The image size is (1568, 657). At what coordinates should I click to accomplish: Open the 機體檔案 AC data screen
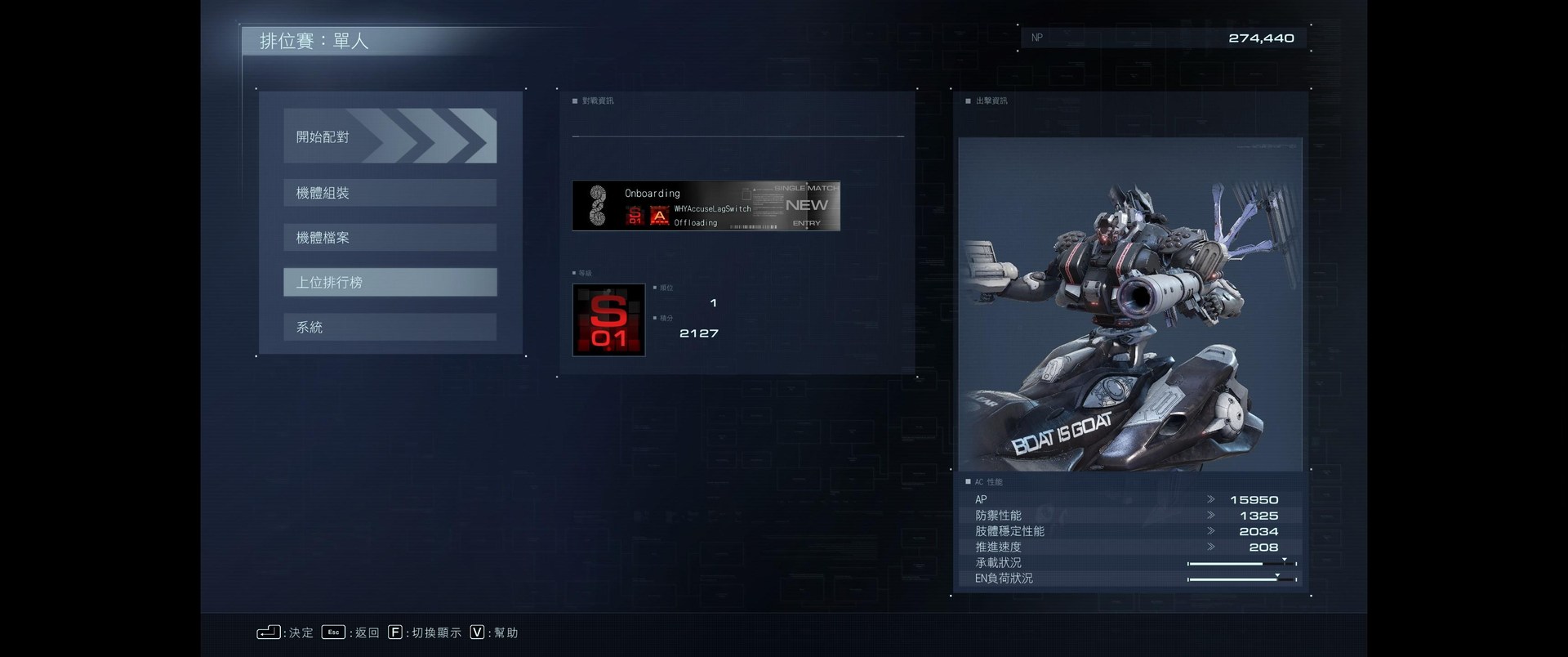tap(390, 237)
